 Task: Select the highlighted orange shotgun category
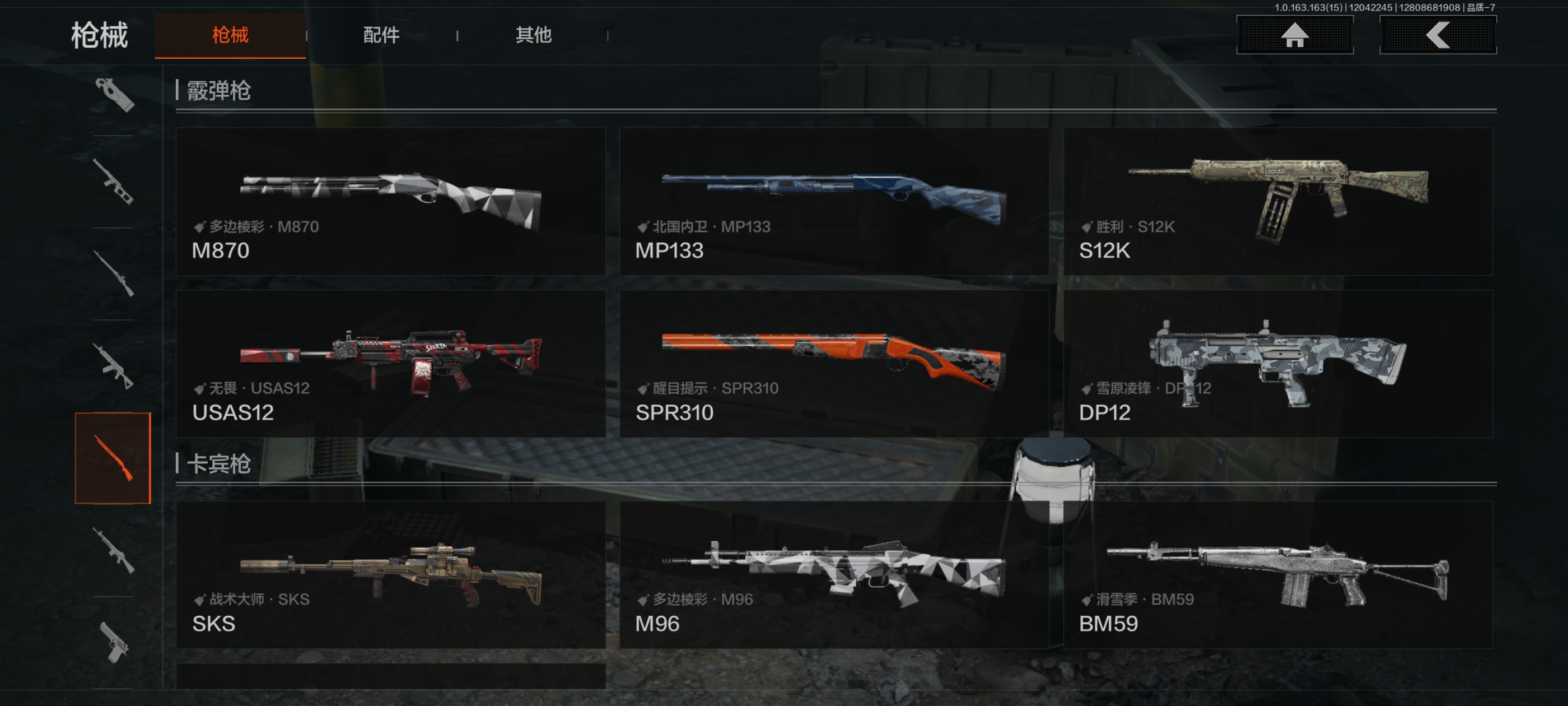113,458
